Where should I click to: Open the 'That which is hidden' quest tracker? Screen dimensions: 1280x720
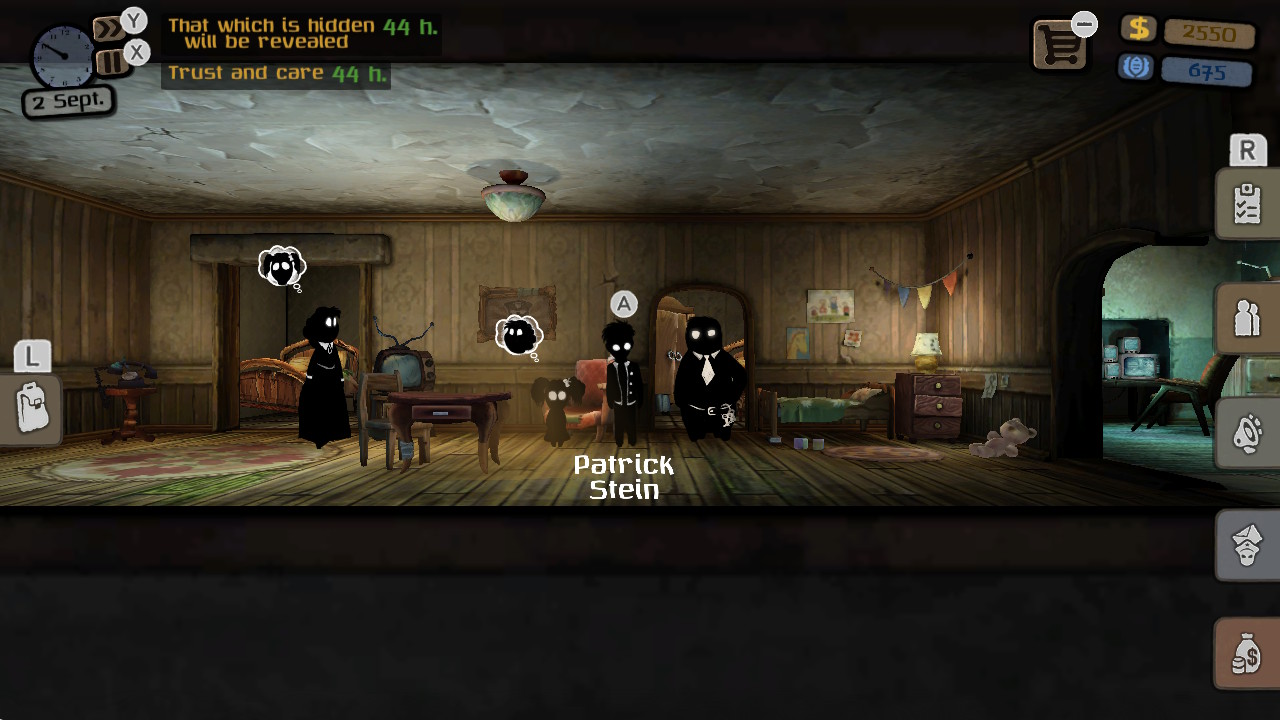click(301, 34)
